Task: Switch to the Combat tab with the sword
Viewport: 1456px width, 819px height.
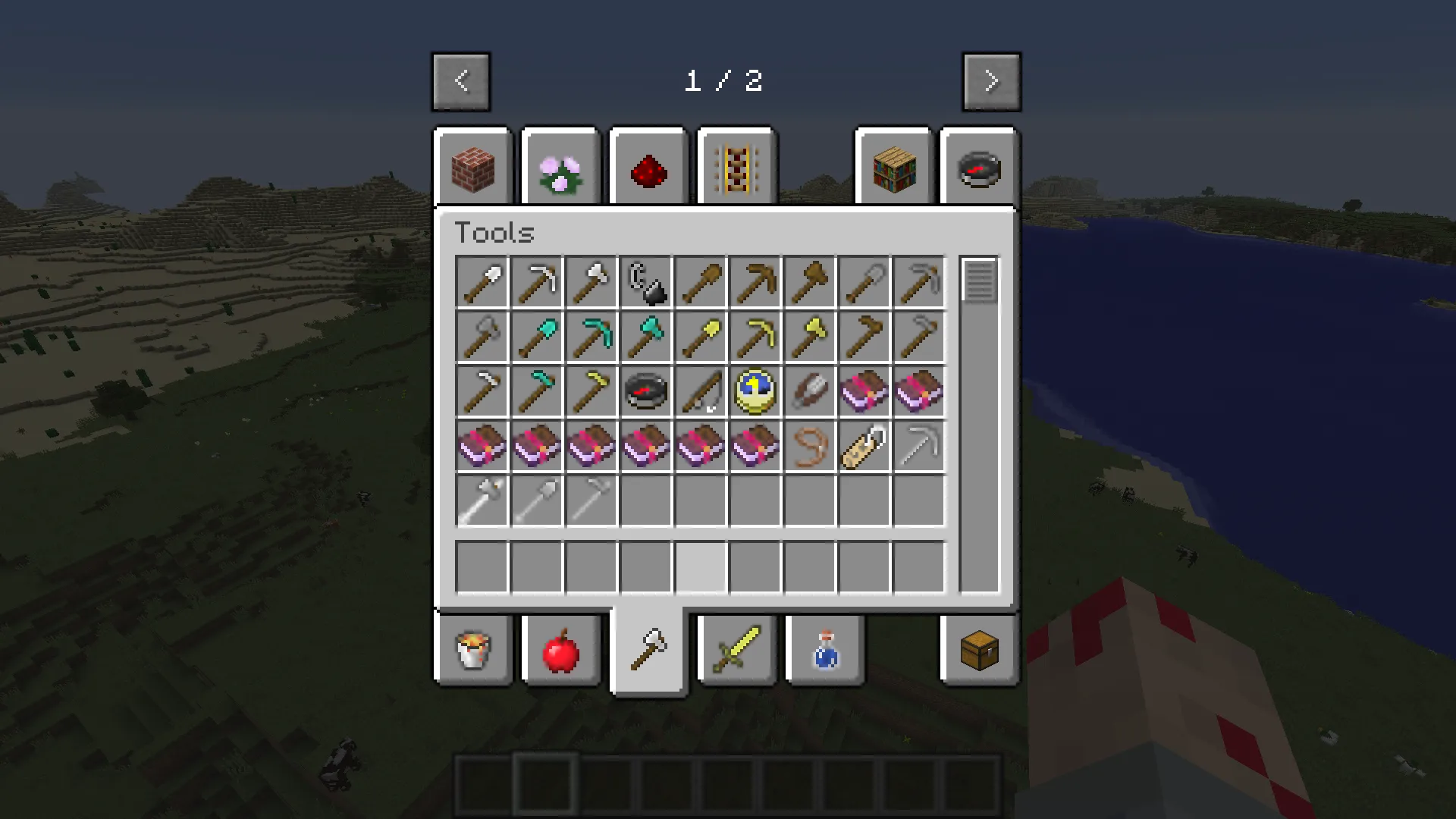Action: click(736, 650)
